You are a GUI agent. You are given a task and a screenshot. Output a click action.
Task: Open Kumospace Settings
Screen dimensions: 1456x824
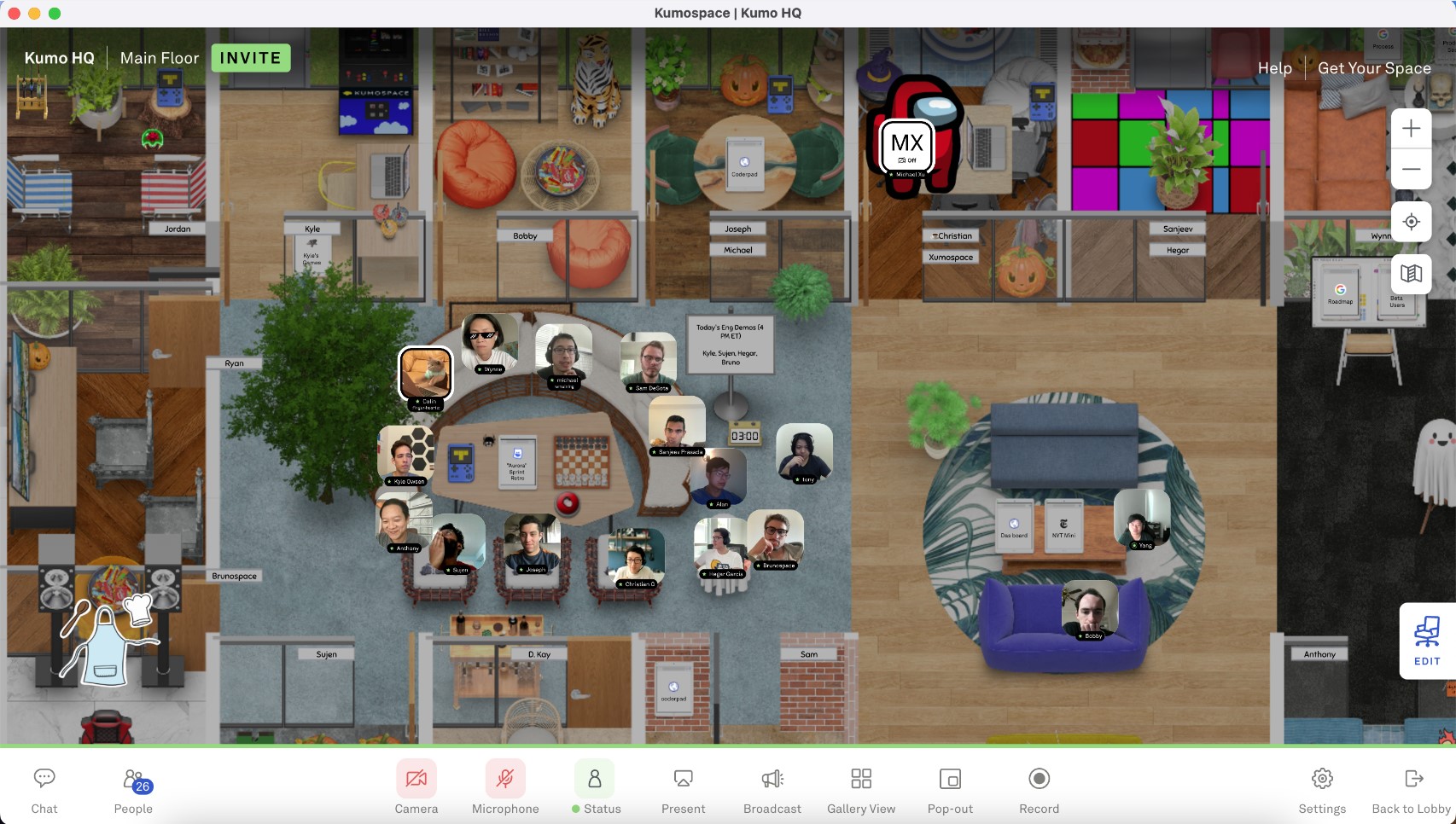pyautogui.click(x=1322, y=787)
